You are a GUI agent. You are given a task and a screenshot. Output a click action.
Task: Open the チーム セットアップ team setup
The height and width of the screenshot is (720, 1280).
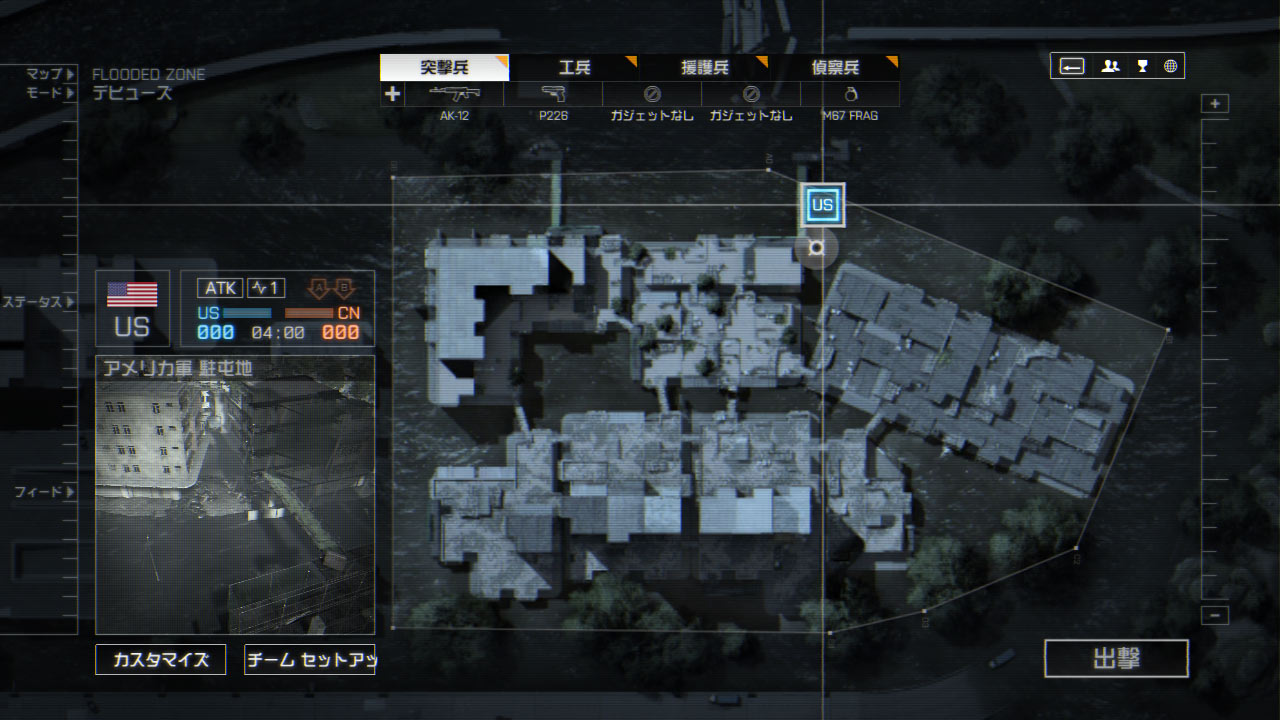point(309,660)
